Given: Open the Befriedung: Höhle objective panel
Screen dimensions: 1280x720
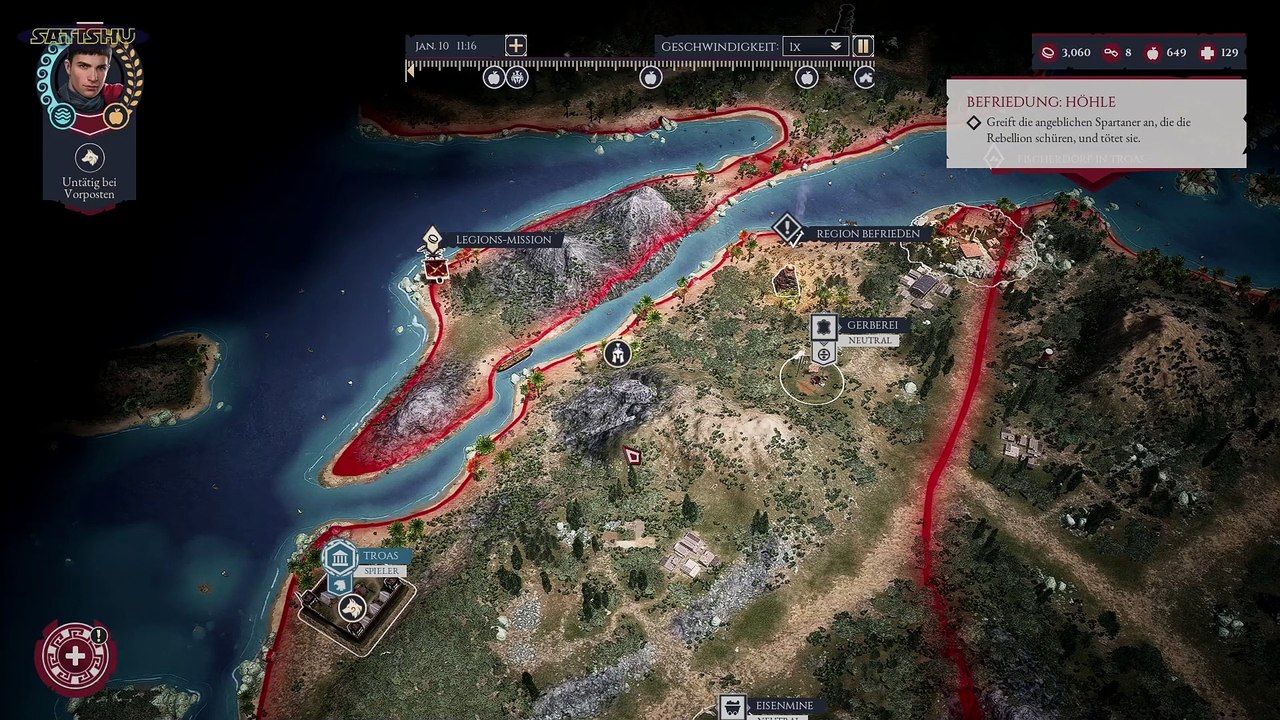Looking at the screenshot, I should click(x=1095, y=122).
